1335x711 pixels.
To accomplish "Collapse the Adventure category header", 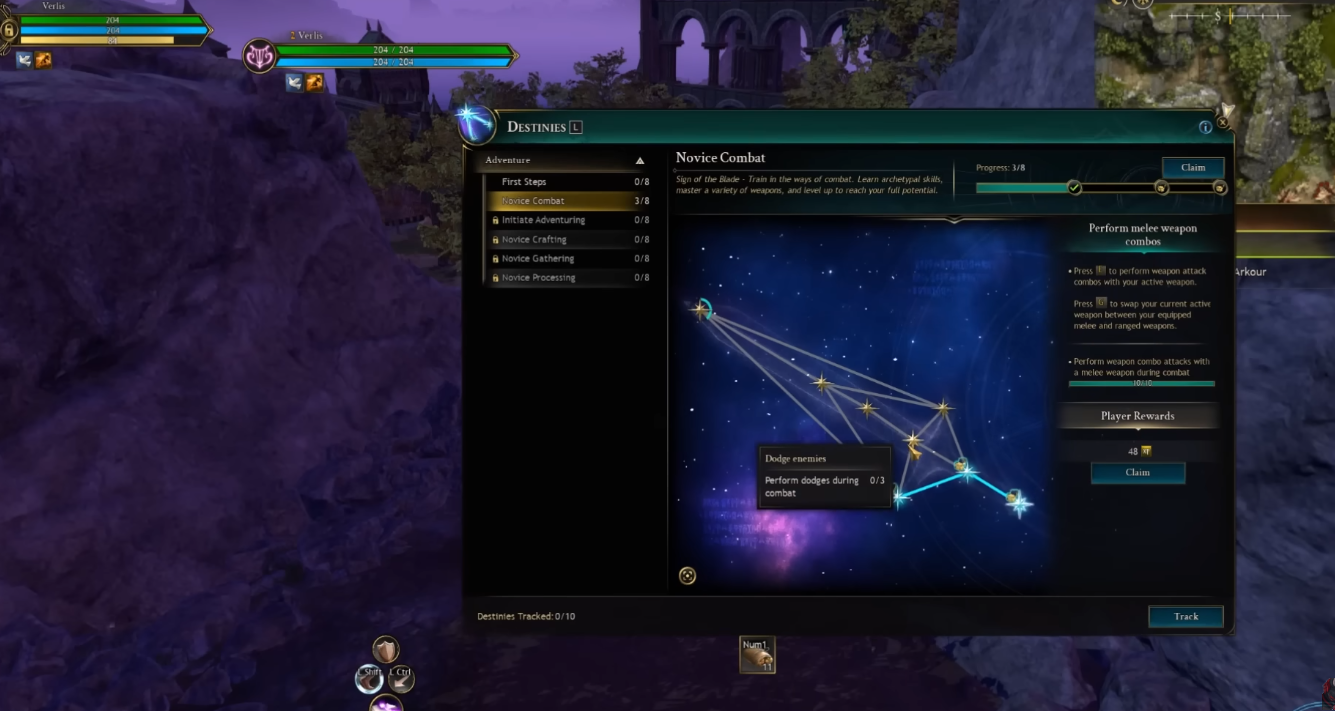I will (640, 161).
